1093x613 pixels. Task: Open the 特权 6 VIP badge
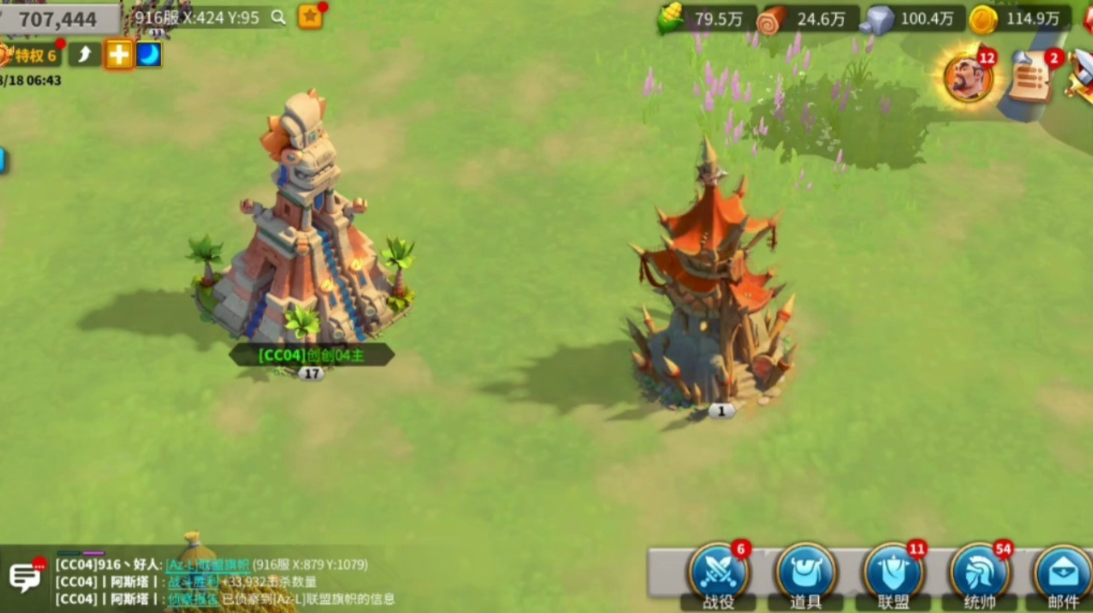pyautogui.click(x=30, y=55)
